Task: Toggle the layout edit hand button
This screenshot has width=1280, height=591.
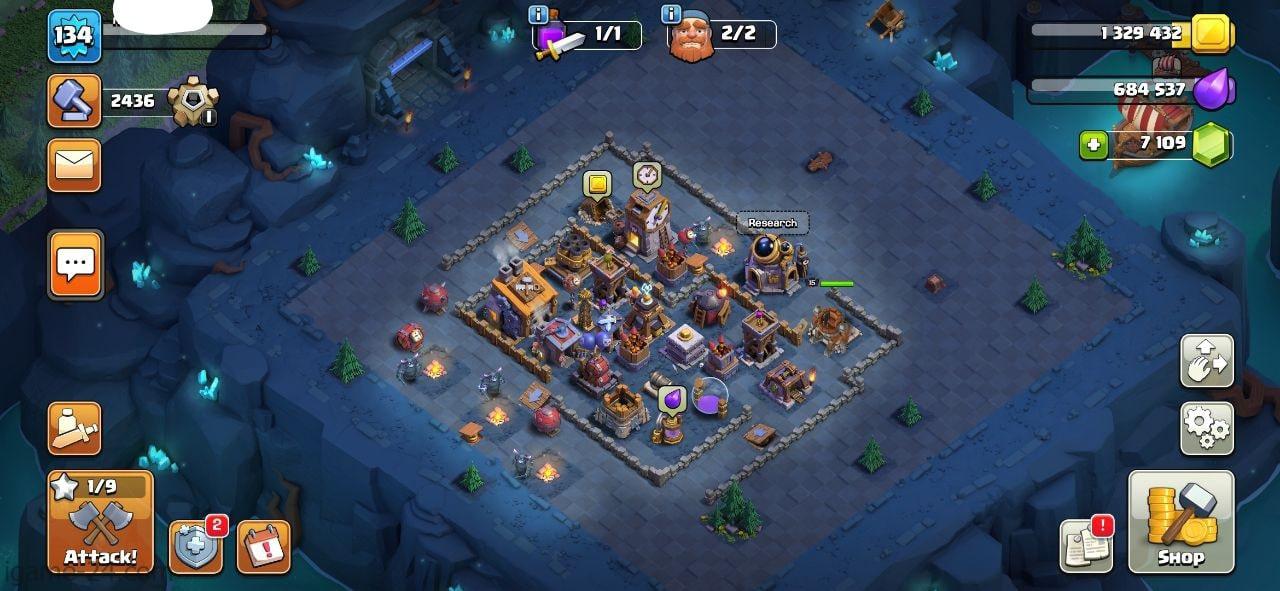Action: [x=1207, y=361]
